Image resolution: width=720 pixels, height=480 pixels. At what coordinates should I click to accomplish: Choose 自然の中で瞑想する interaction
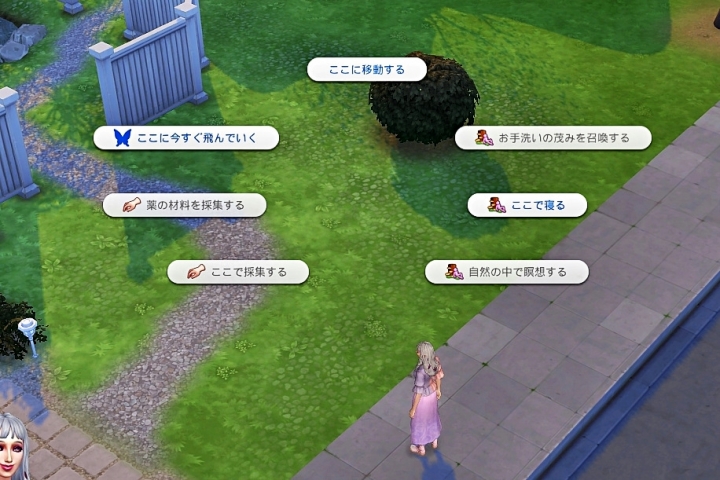506,271
